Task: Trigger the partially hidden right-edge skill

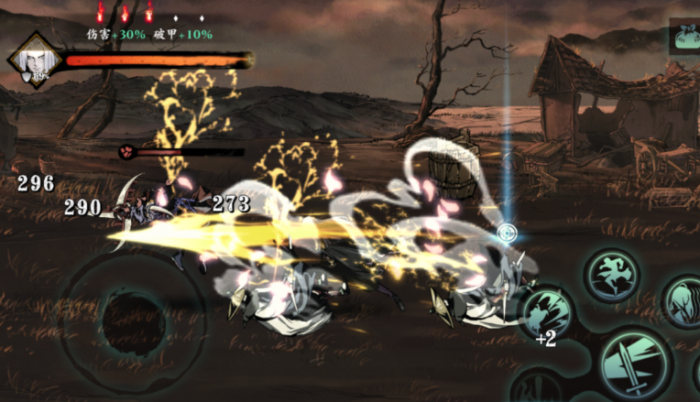Action: coord(685,300)
